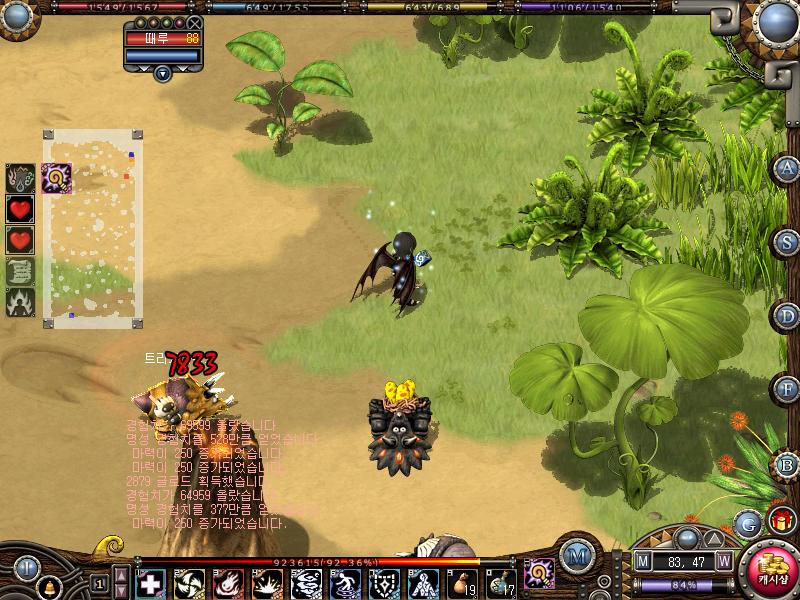800x600 pixels.
Task: Click the small M button by coordinates
Action: [643, 562]
